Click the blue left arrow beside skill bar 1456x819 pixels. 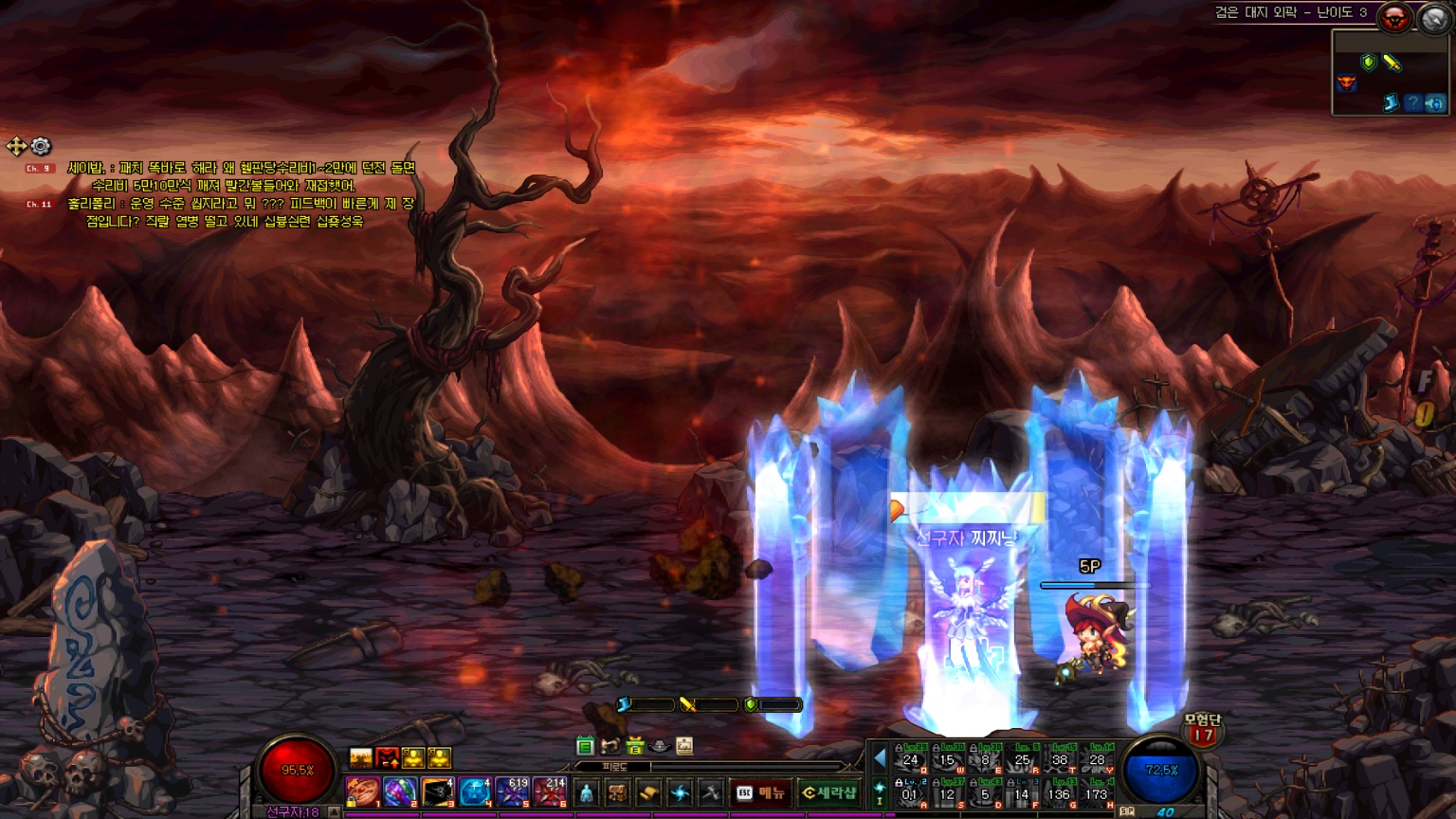pos(880,758)
